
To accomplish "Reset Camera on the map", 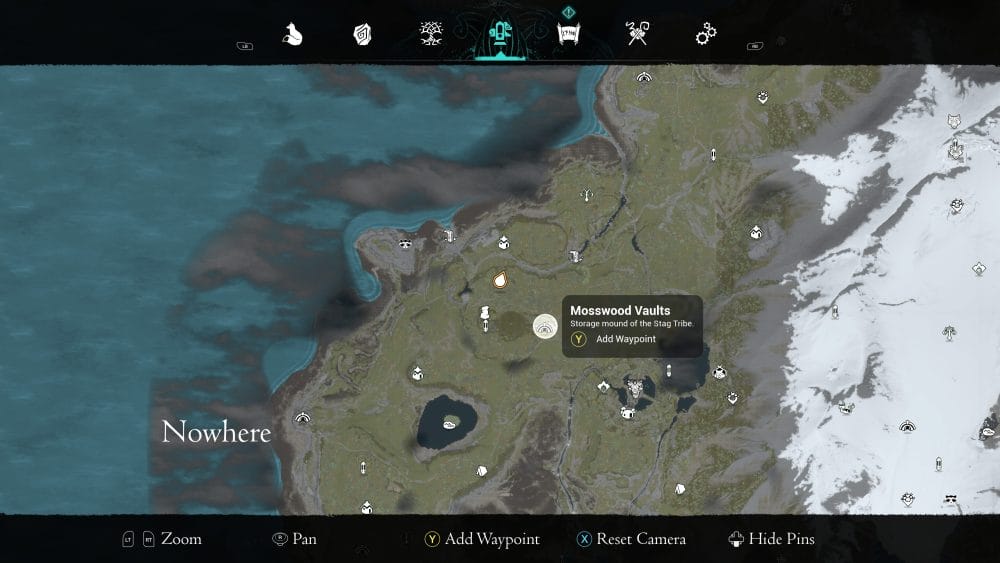I will tap(632, 539).
